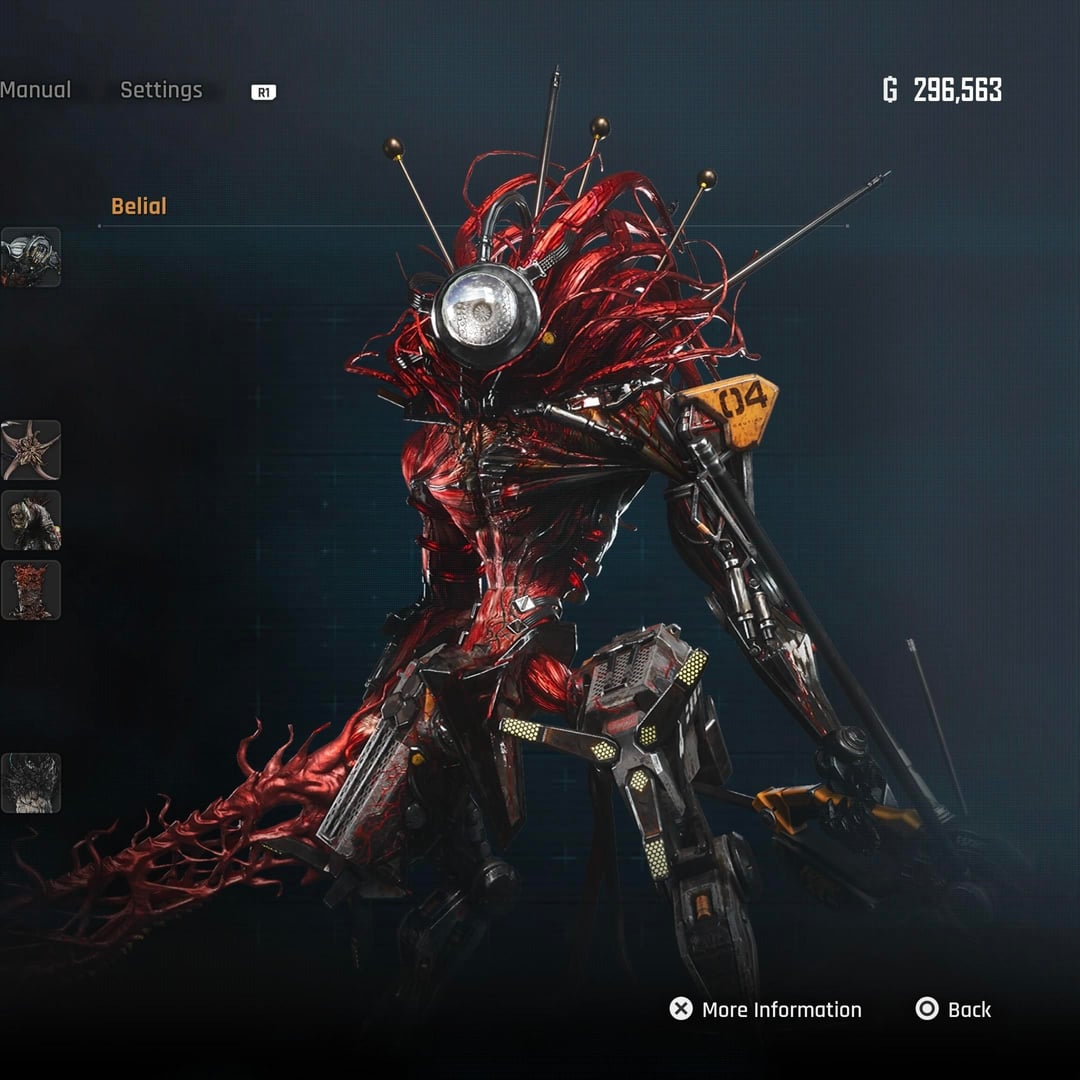
Task: Show More Information about Belial
Action: pos(766,1009)
